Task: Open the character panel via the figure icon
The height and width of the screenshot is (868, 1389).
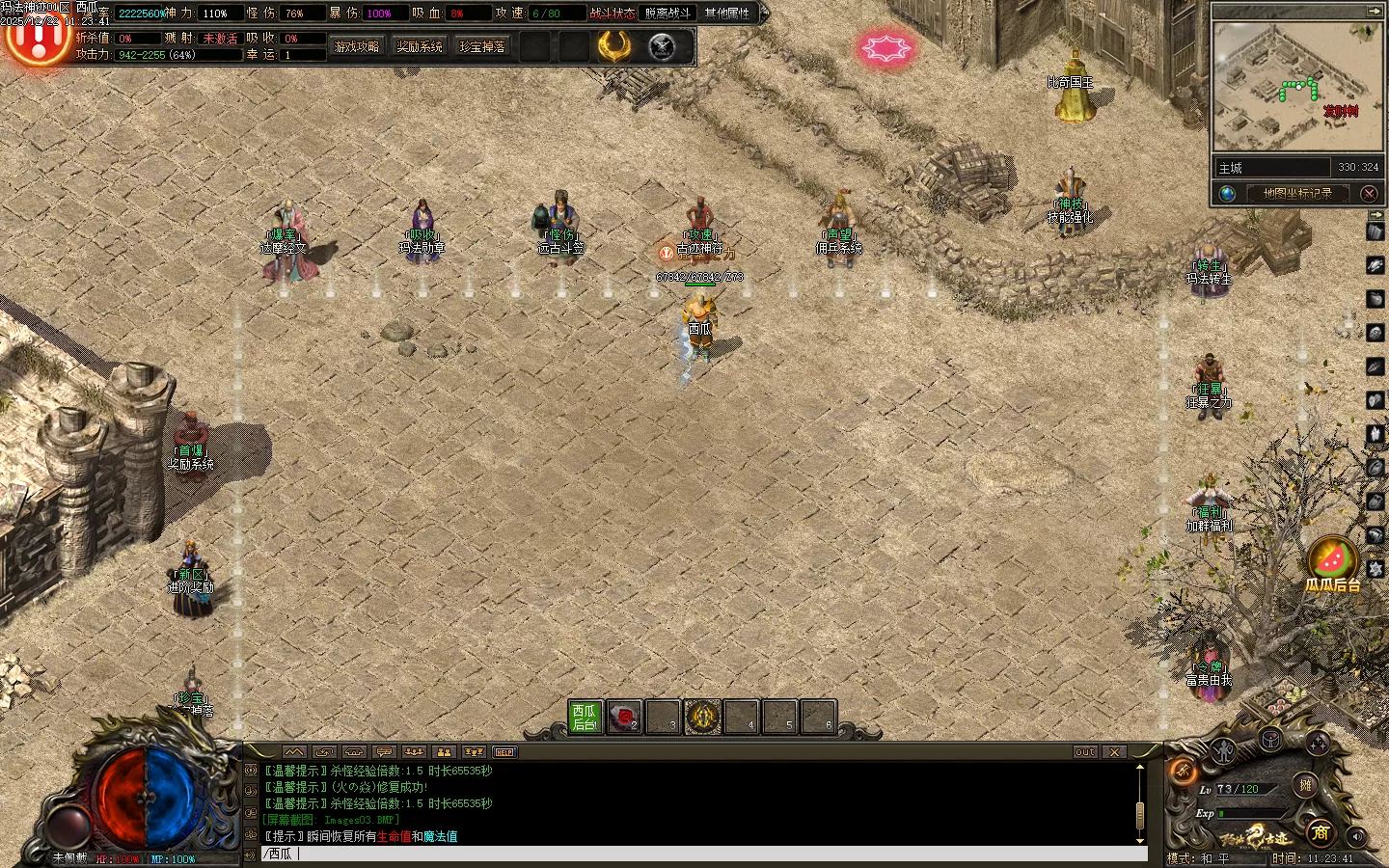Action: 1225,750
